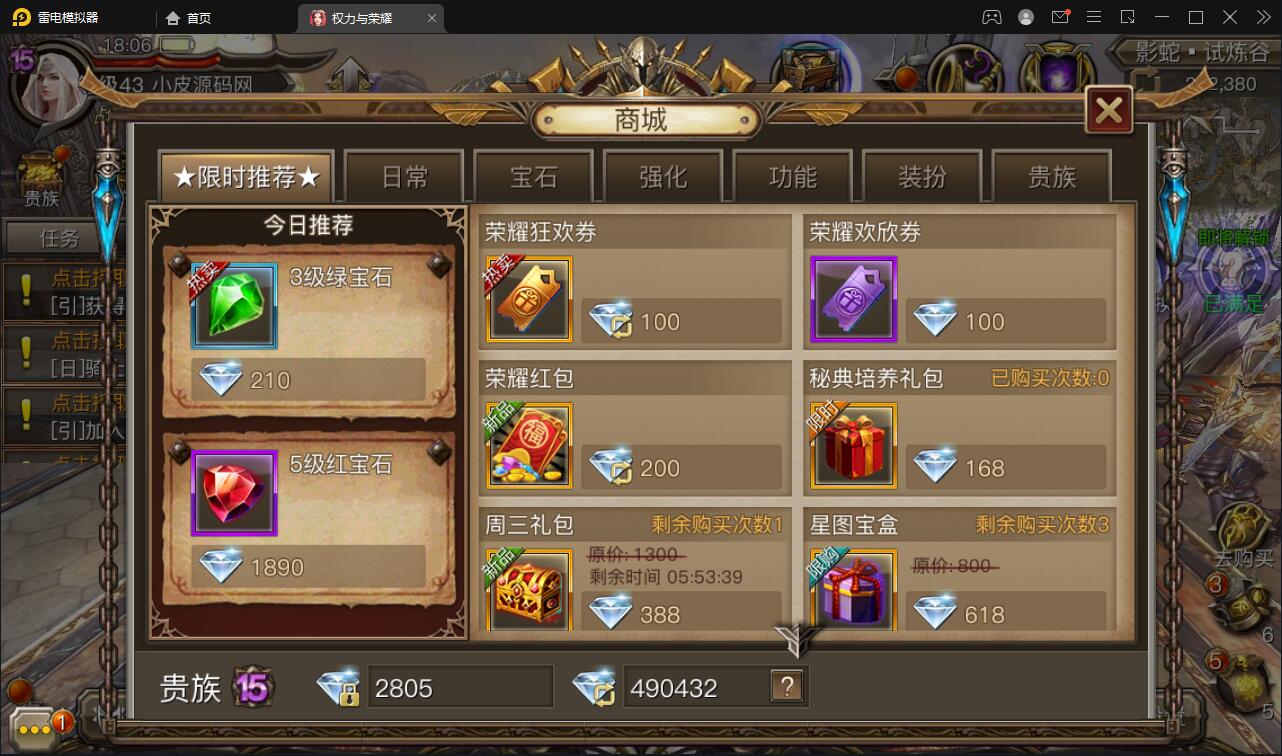Screen dimensions: 1282x756
Task: Select the 星图宝盒 purple gift box icon
Action: pyautogui.click(x=852, y=590)
